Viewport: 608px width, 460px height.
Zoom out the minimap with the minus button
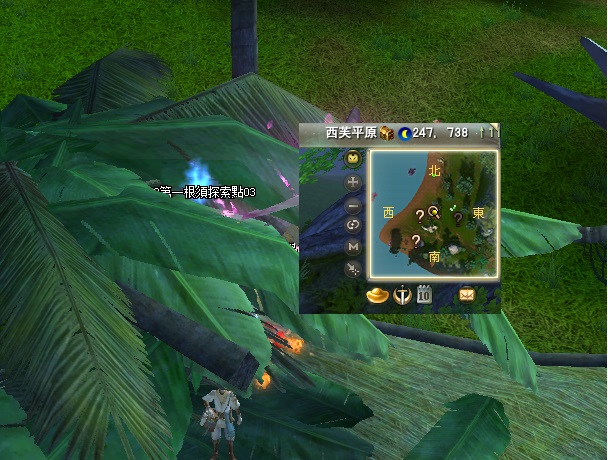353,204
